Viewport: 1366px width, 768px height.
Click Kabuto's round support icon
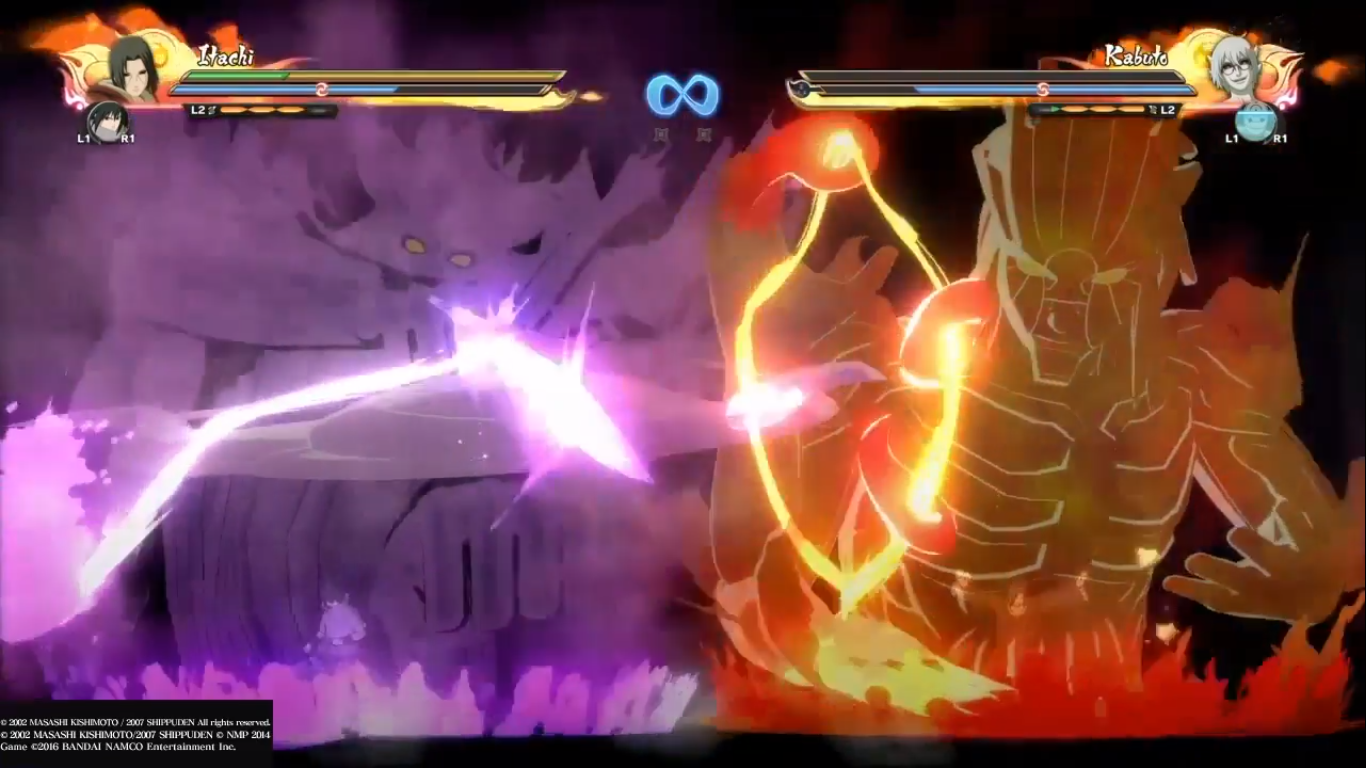point(1254,121)
